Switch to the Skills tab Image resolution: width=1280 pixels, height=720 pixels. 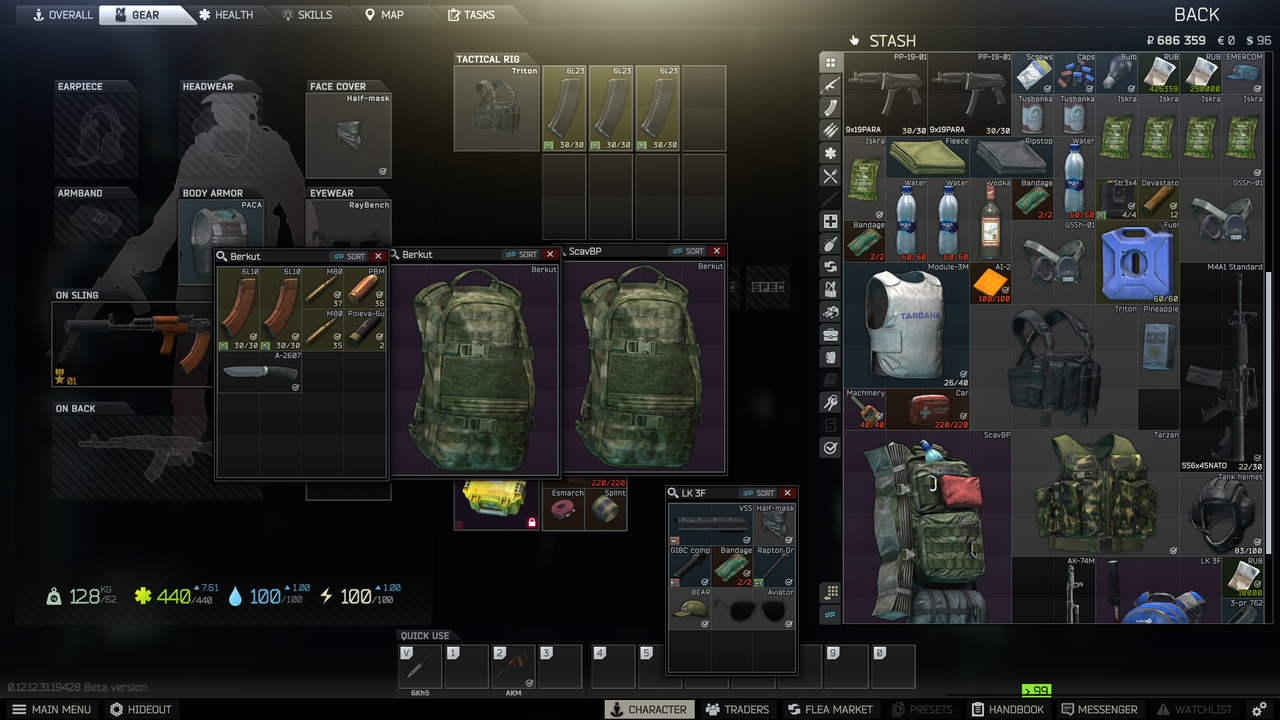coord(307,15)
